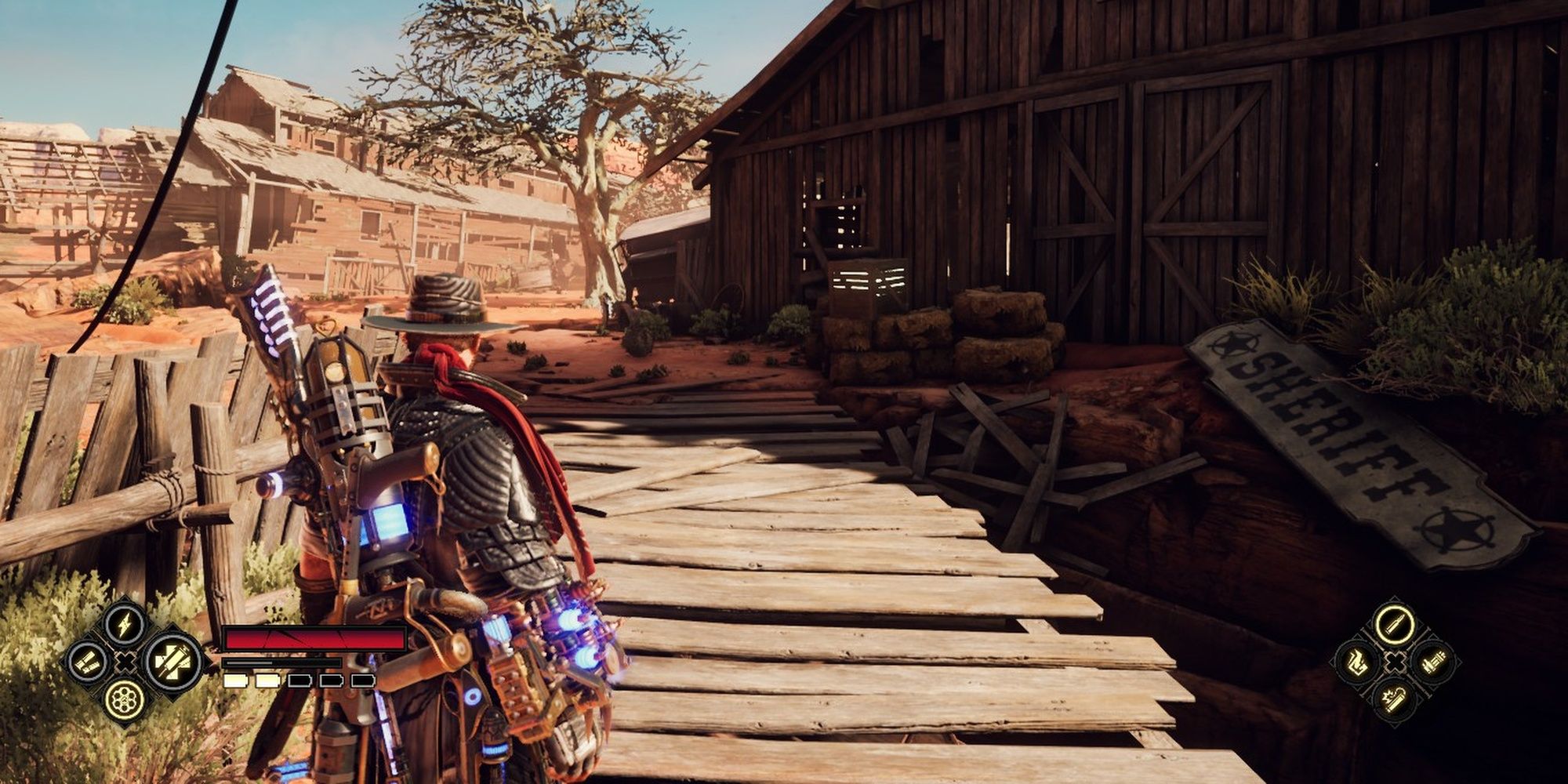Screen dimensions: 1568x784
Task: Click the X emblem centering the right ability wheel
Action: [1395, 662]
